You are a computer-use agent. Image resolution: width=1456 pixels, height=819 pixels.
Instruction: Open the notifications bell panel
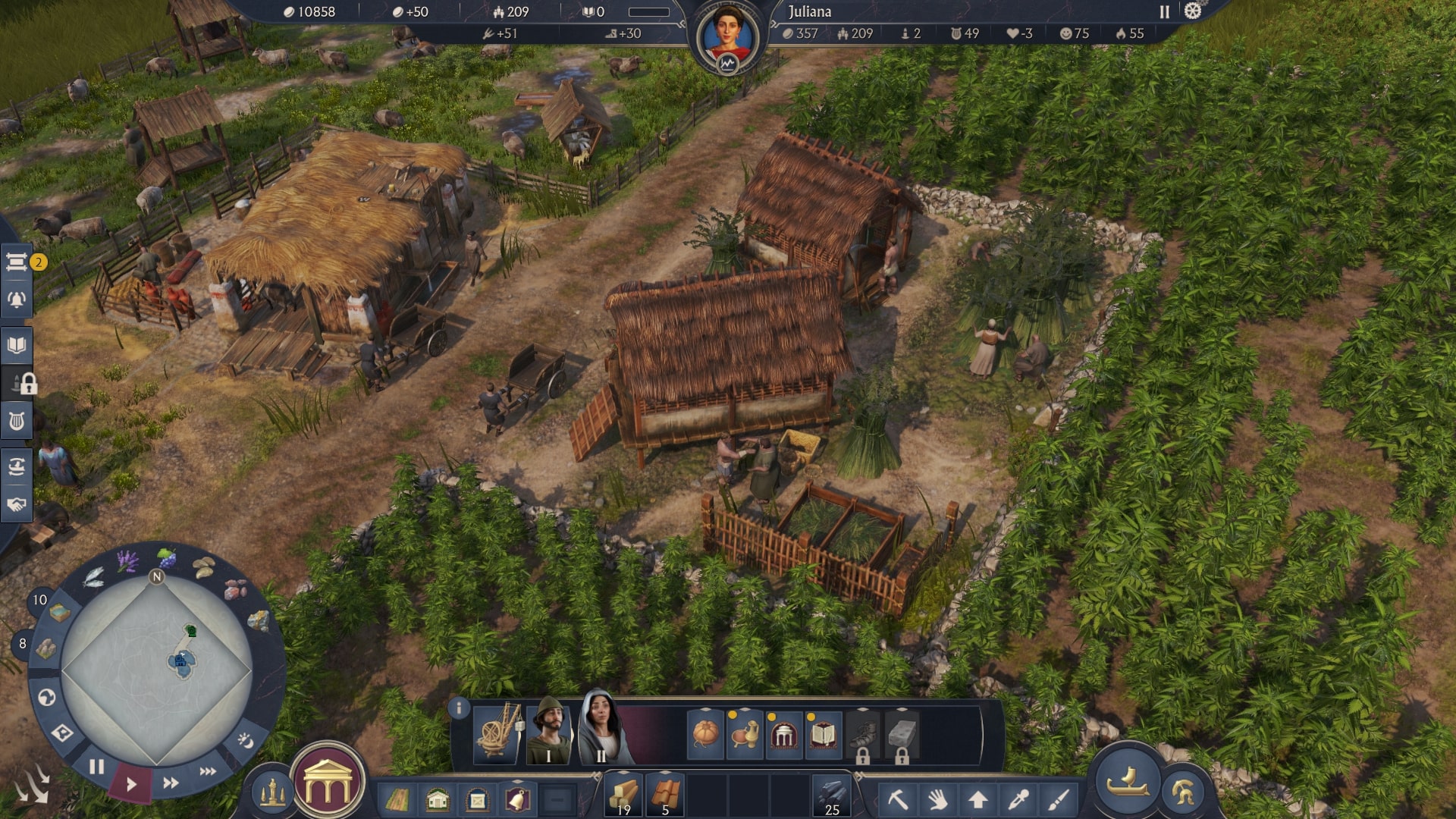(17, 300)
